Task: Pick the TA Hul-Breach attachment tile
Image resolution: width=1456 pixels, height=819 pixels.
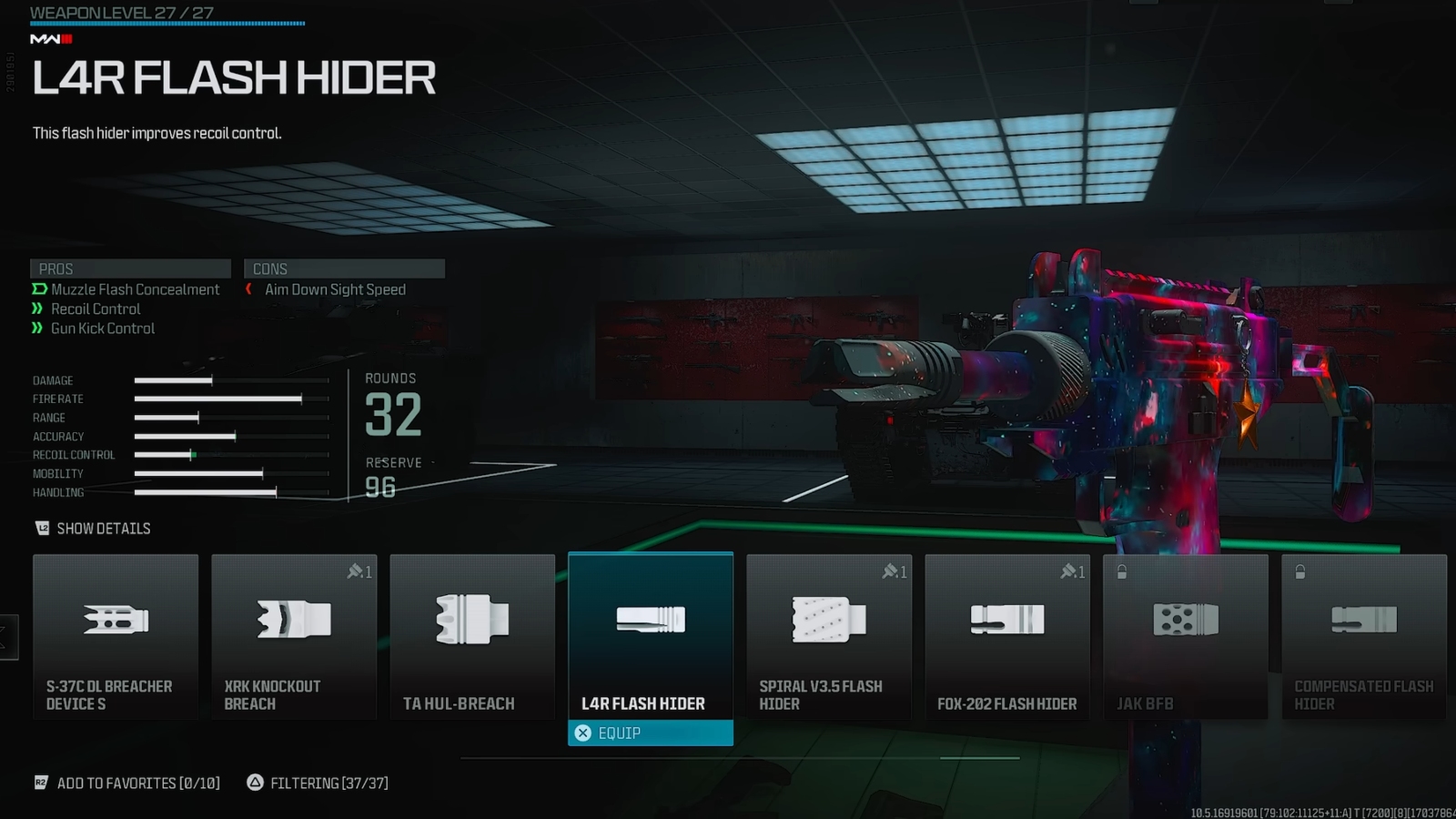Action: coord(472,636)
